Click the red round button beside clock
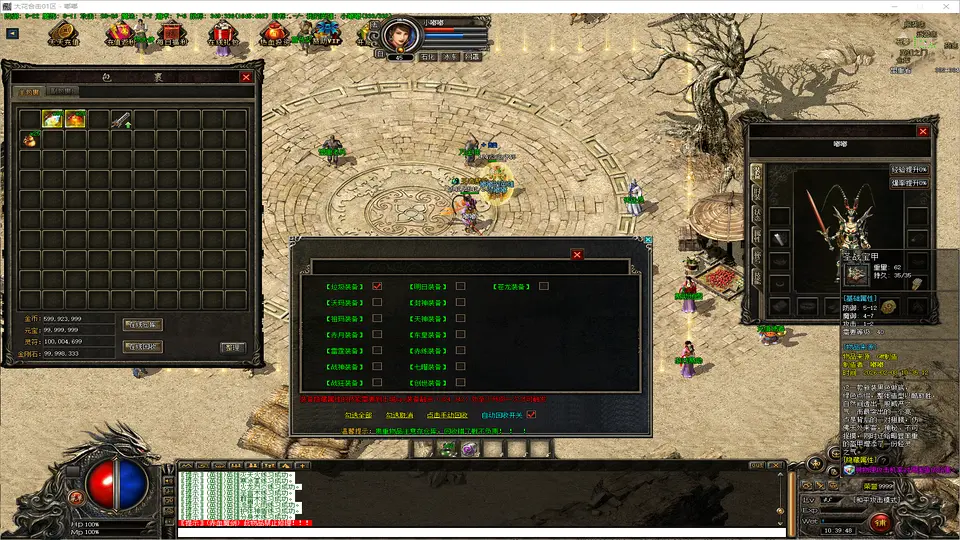The image size is (960, 540). pyautogui.click(x=879, y=521)
